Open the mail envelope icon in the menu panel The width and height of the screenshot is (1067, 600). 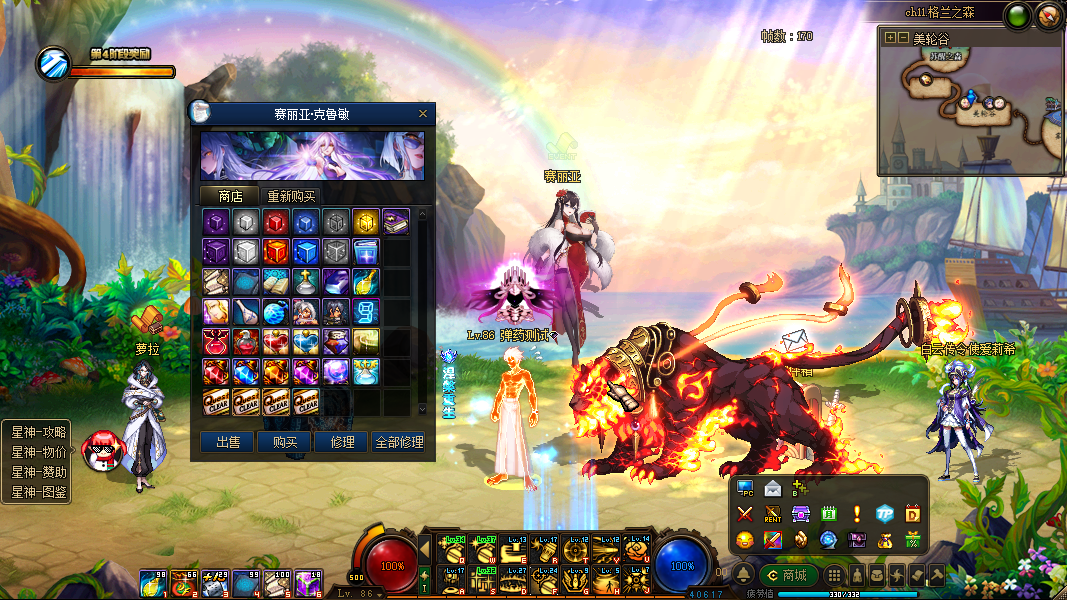772,489
